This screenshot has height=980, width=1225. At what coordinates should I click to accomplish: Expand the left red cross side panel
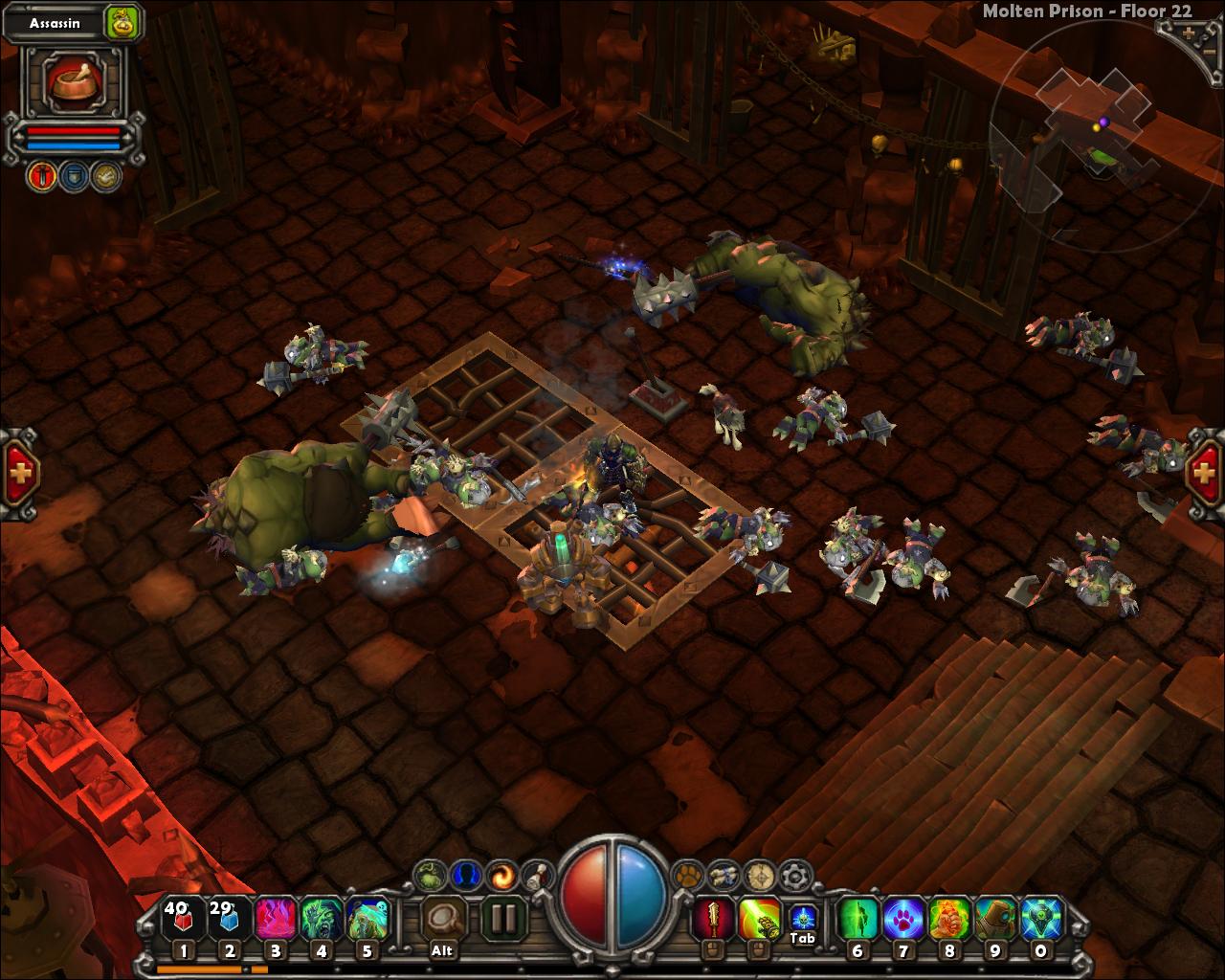(21, 471)
